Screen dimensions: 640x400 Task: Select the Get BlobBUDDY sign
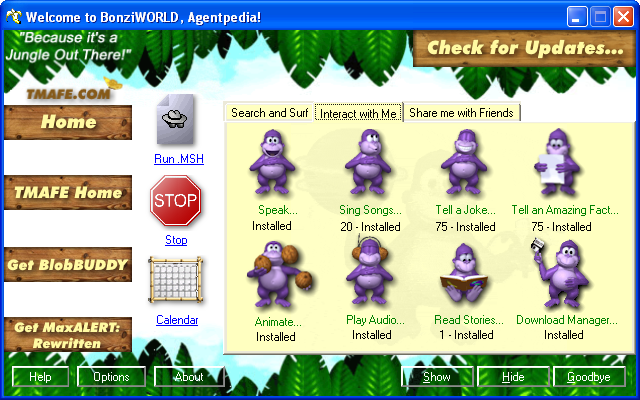68,265
